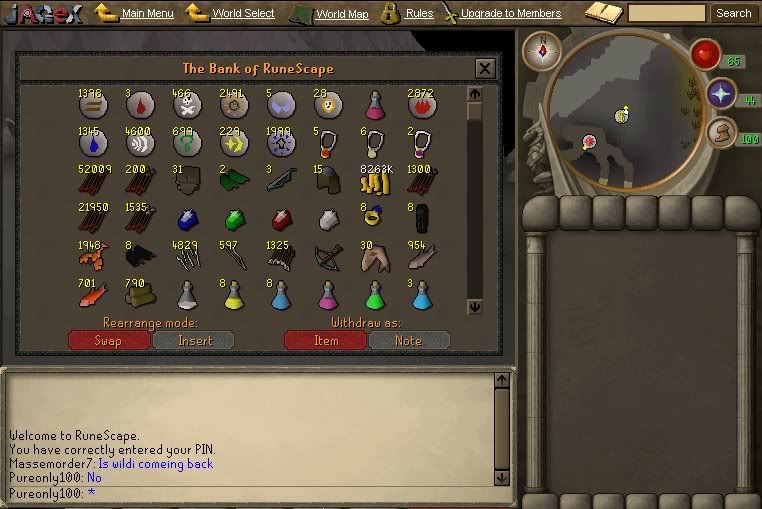Select the green emerald gem
Screen dimensions: 762x509
233,219
